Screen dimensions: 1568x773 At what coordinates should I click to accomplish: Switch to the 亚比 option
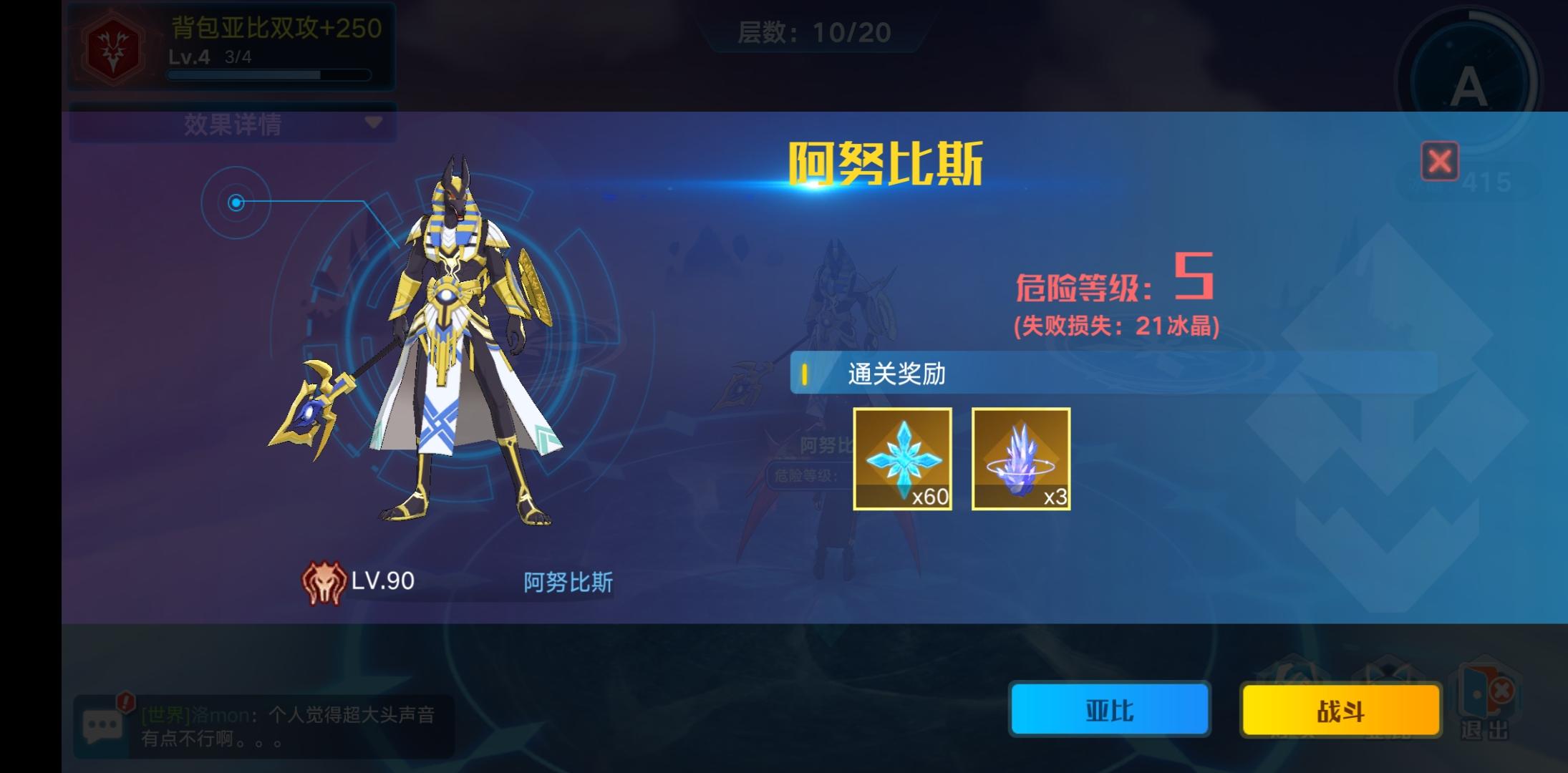(x=1109, y=711)
